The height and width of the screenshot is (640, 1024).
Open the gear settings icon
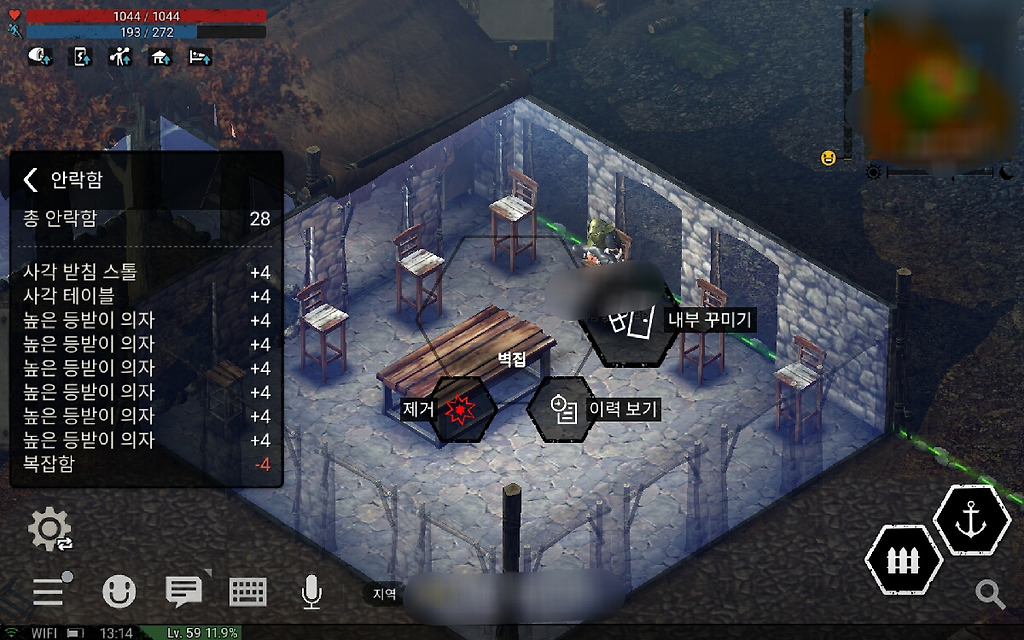50,529
